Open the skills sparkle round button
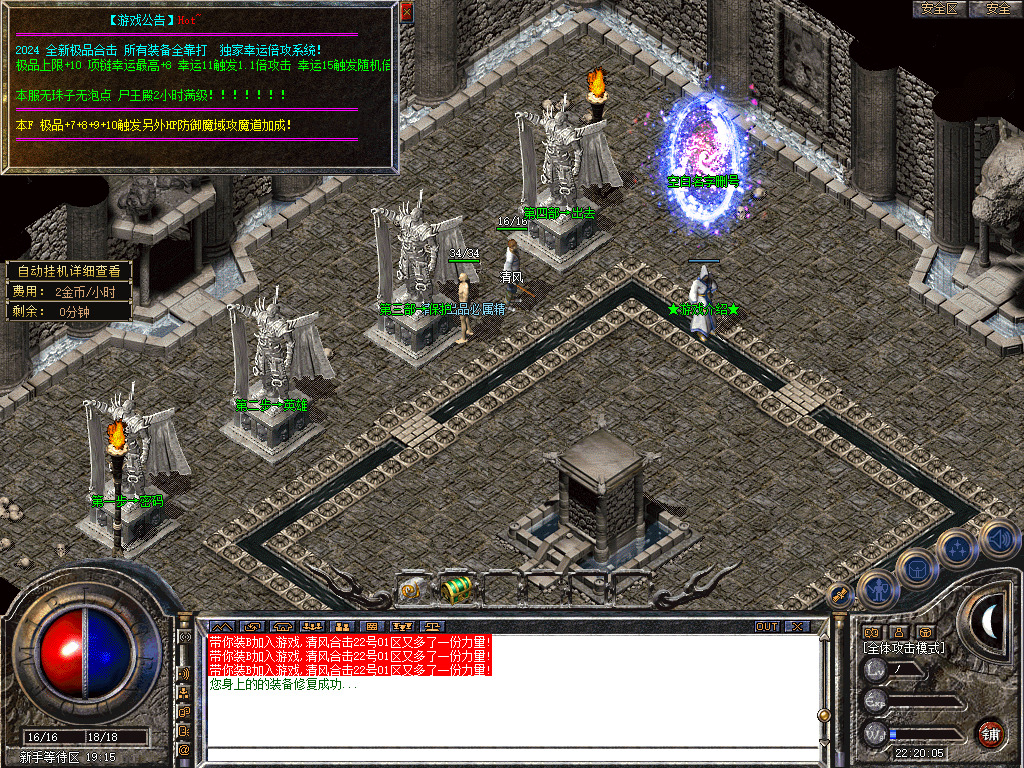The width and height of the screenshot is (1024, 768). (x=956, y=549)
